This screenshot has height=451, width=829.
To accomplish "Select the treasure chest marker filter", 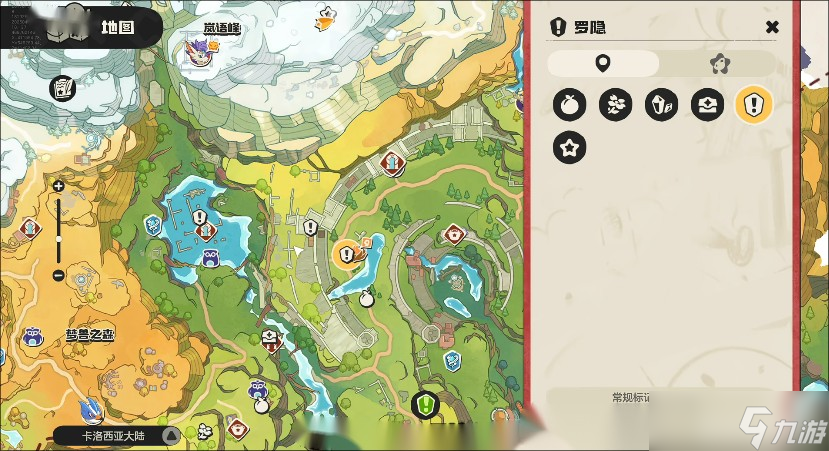I will pyautogui.click(x=707, y=104).
